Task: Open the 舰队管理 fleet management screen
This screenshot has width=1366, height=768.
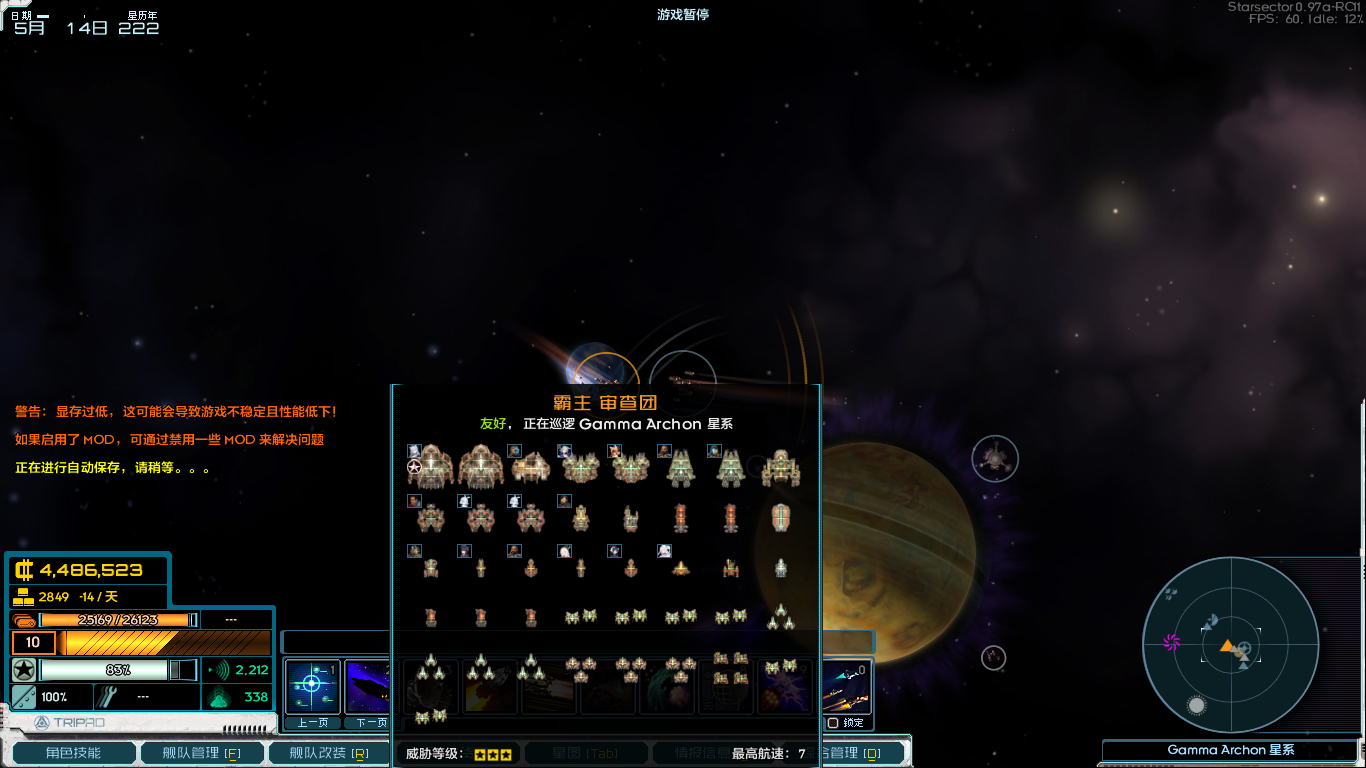Action: click(x=201, y=753)
